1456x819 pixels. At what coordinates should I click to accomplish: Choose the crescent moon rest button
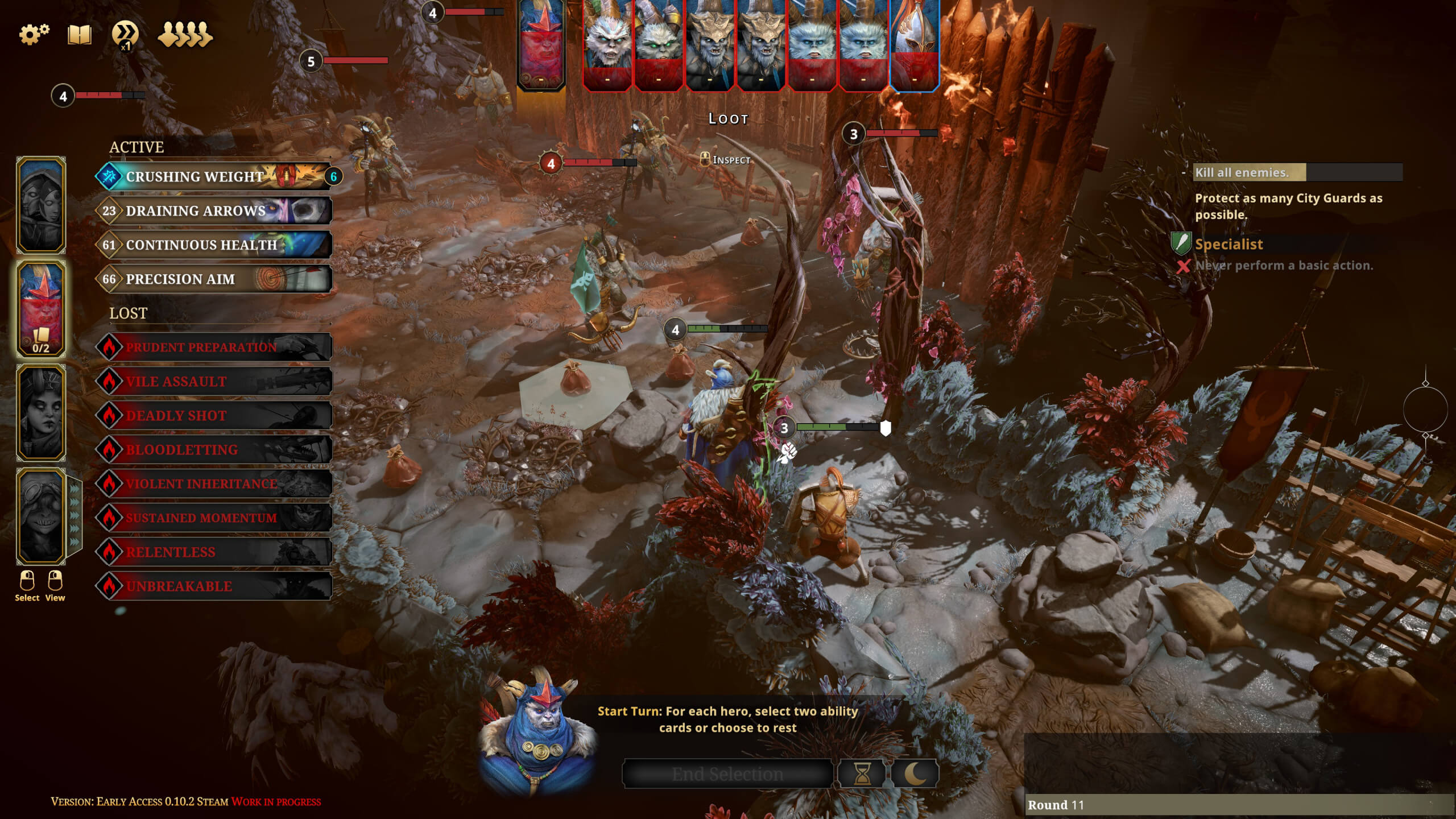coord(914,773)
